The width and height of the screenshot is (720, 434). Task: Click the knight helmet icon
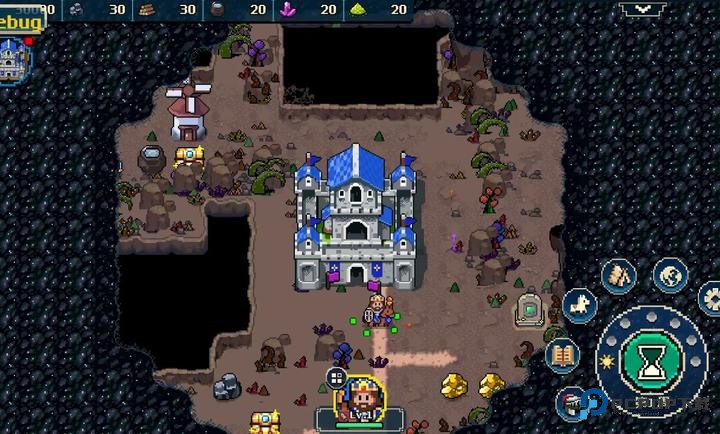[x=572, y=401]
